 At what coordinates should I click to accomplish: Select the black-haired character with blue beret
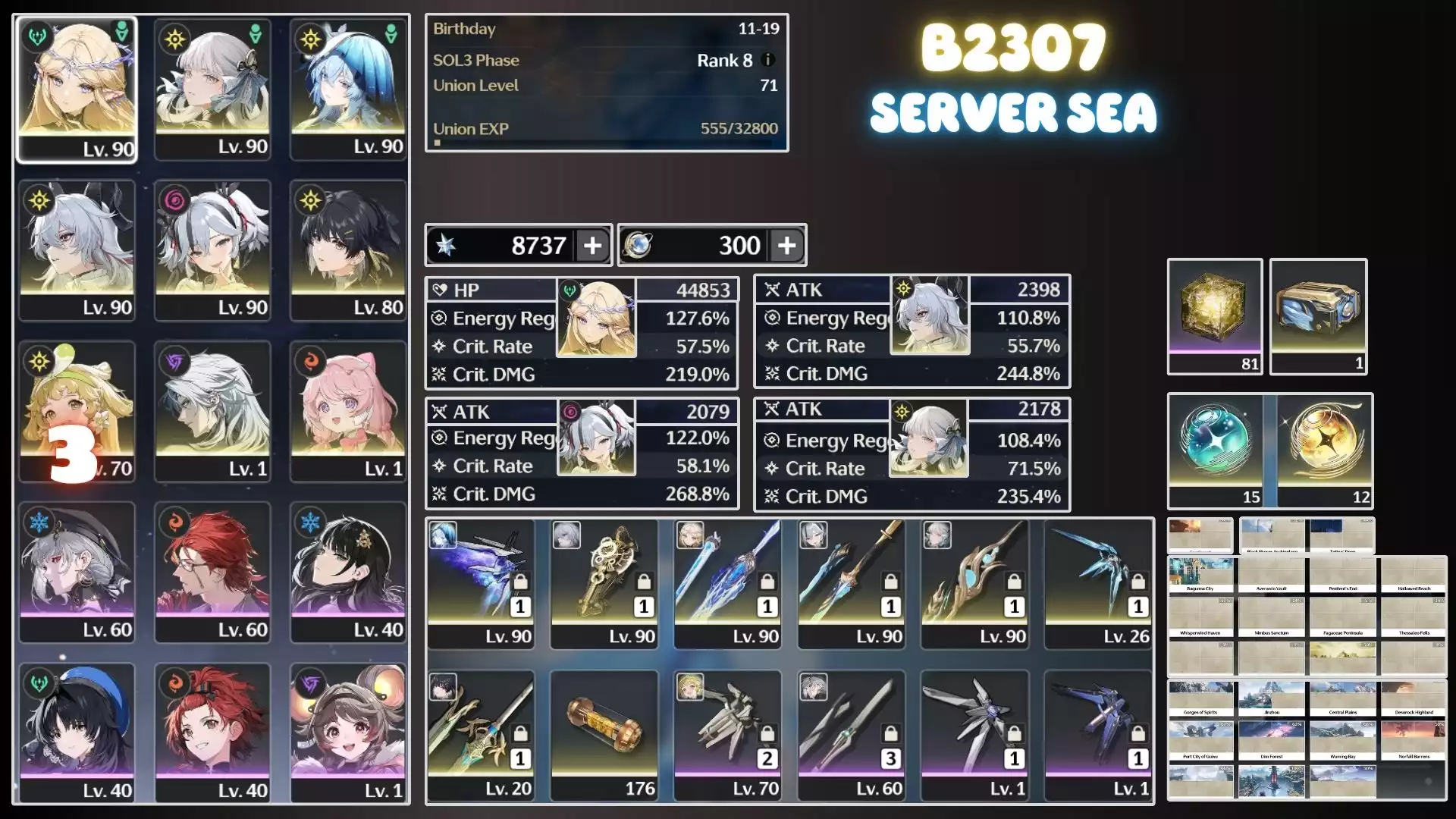(77, 733)
